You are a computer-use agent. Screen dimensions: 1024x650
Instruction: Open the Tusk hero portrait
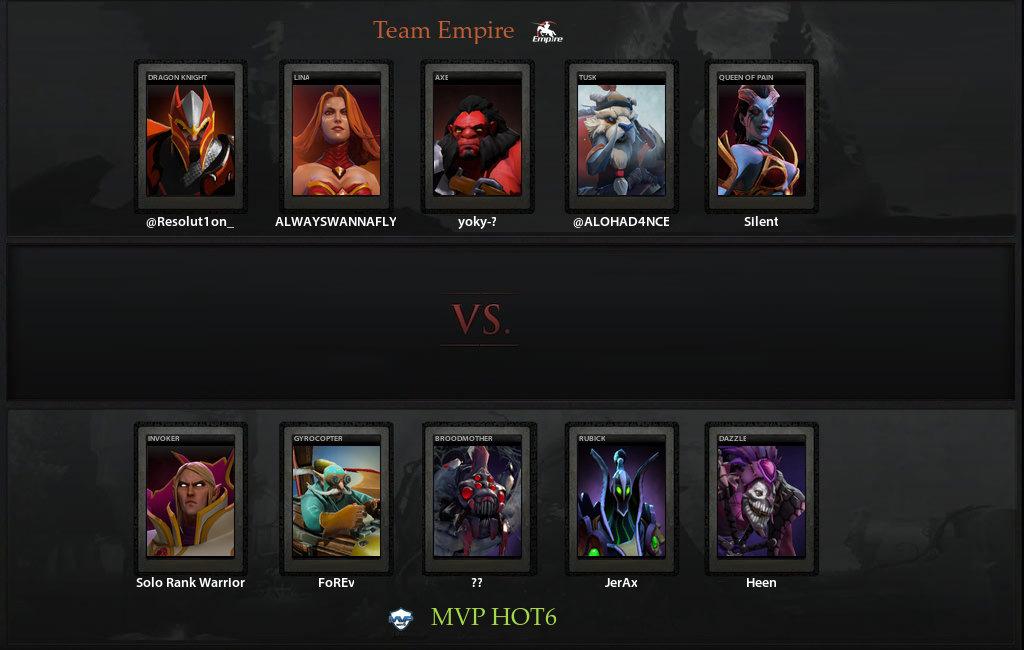tap(621, 139)
